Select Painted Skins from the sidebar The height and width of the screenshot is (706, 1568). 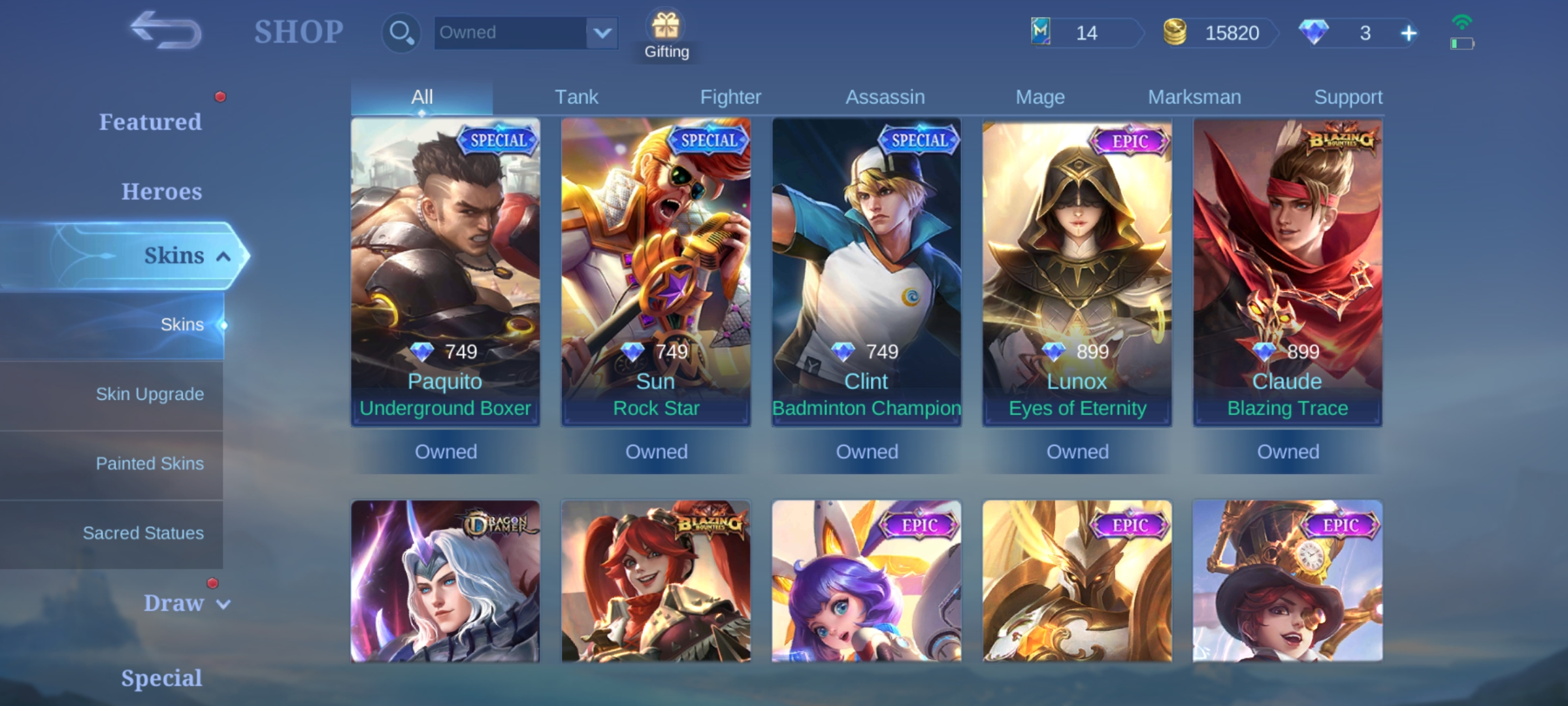[x=150, y=463]
